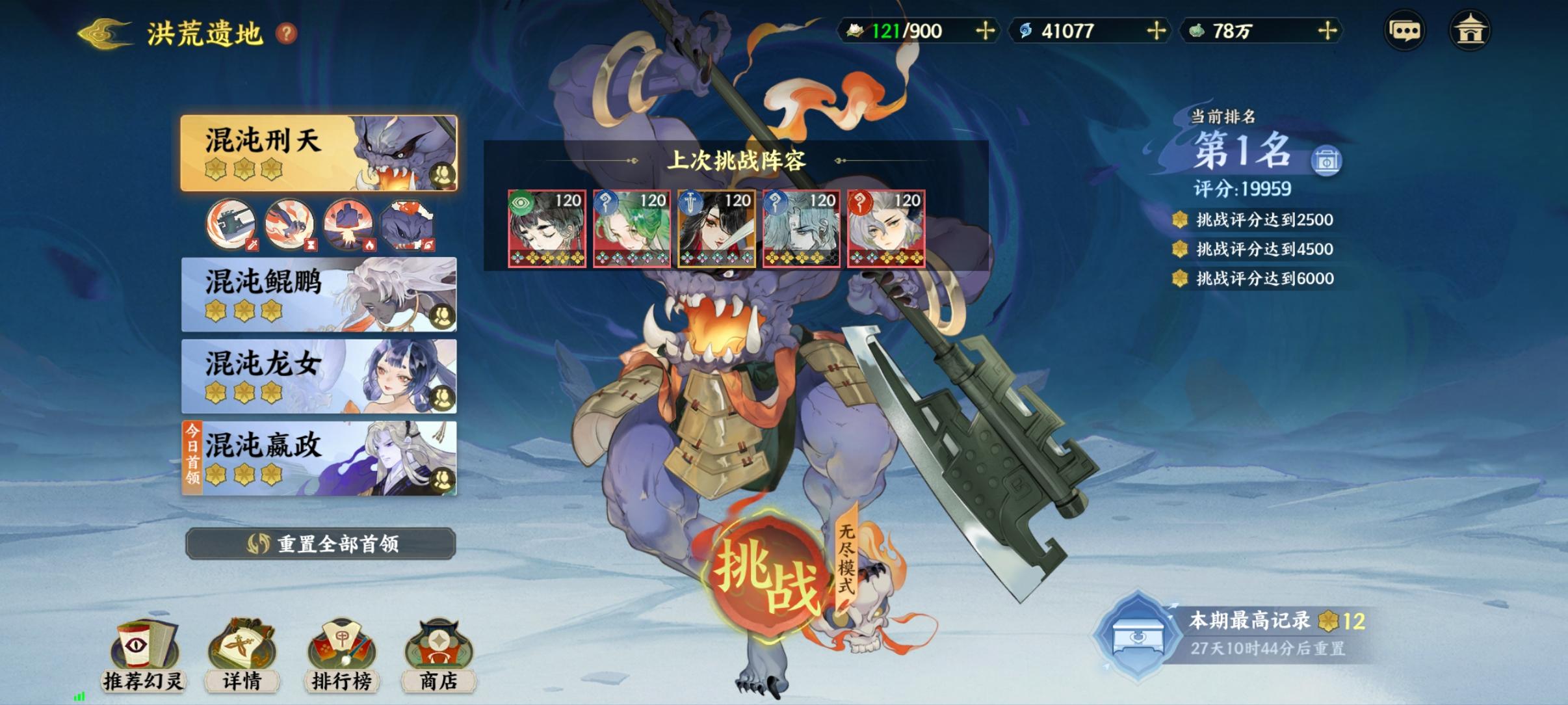View the 排行榜 leaderboard

(x=343, y=657)
